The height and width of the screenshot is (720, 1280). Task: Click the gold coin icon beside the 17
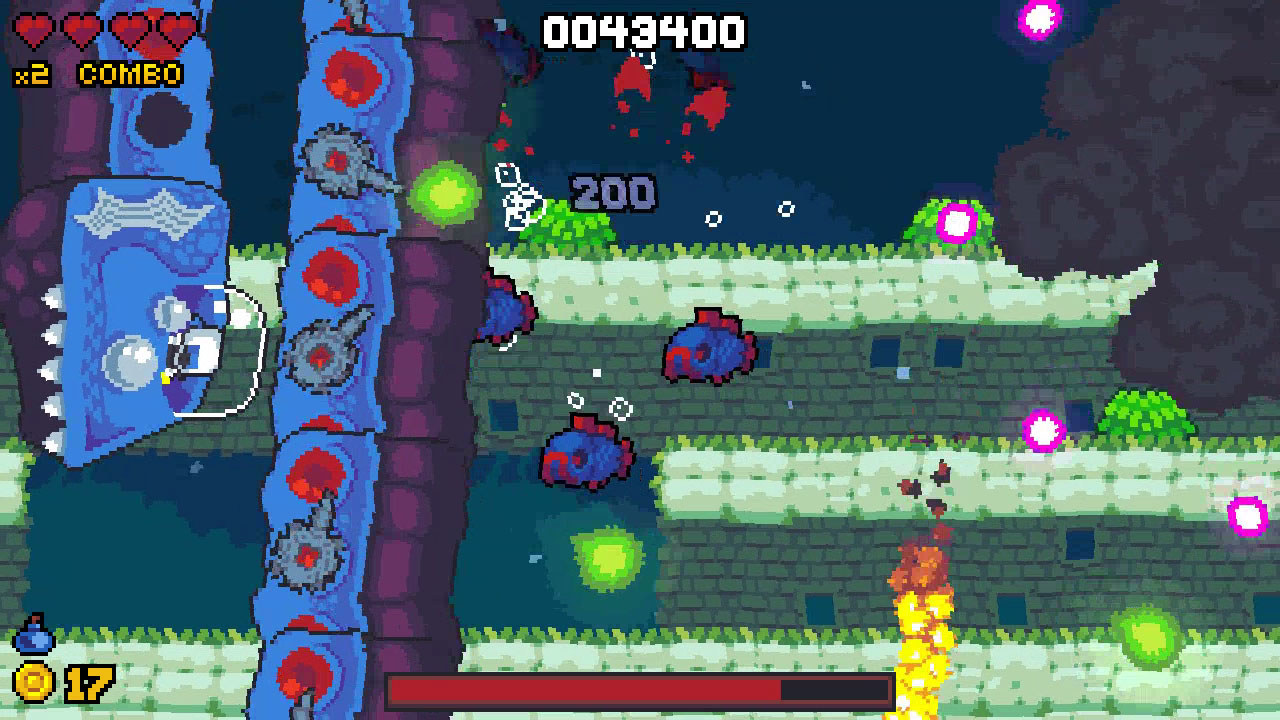[34, 682]
